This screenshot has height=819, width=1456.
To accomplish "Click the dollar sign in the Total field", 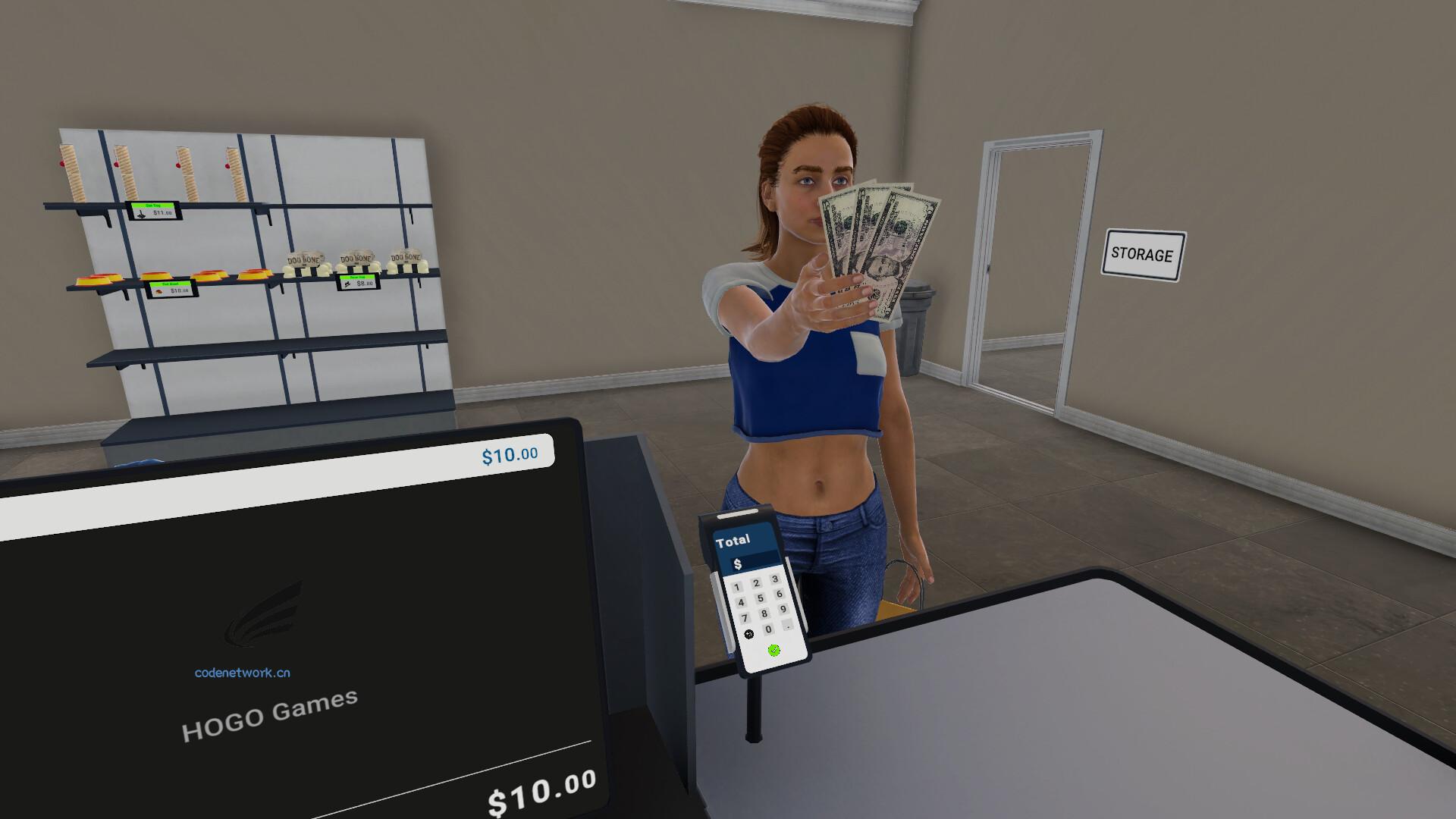I will pos(738,563).
